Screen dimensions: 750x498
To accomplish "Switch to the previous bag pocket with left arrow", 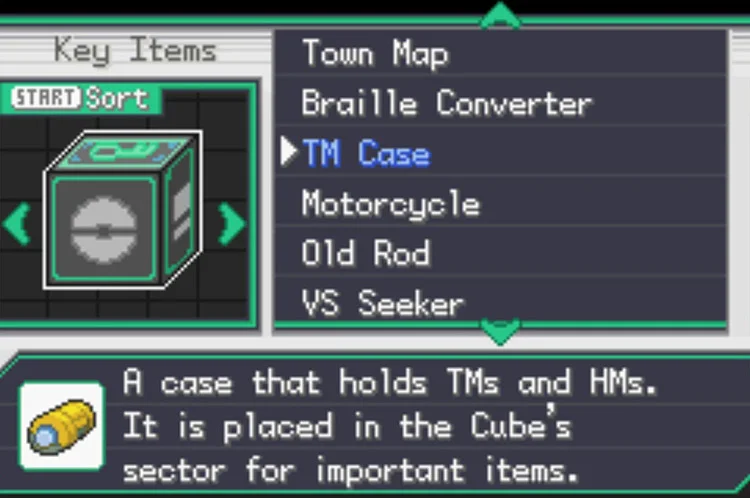I will [17, 224].
